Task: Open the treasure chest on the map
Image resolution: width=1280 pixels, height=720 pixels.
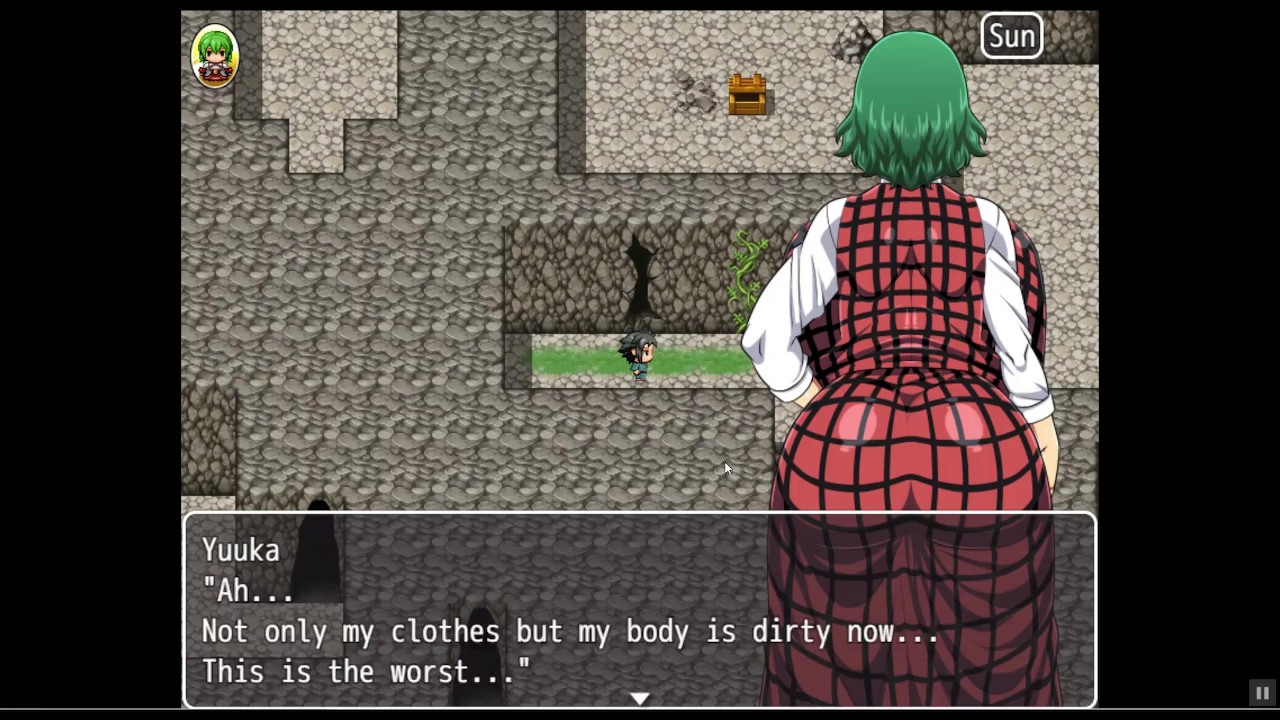Action: 748,93
